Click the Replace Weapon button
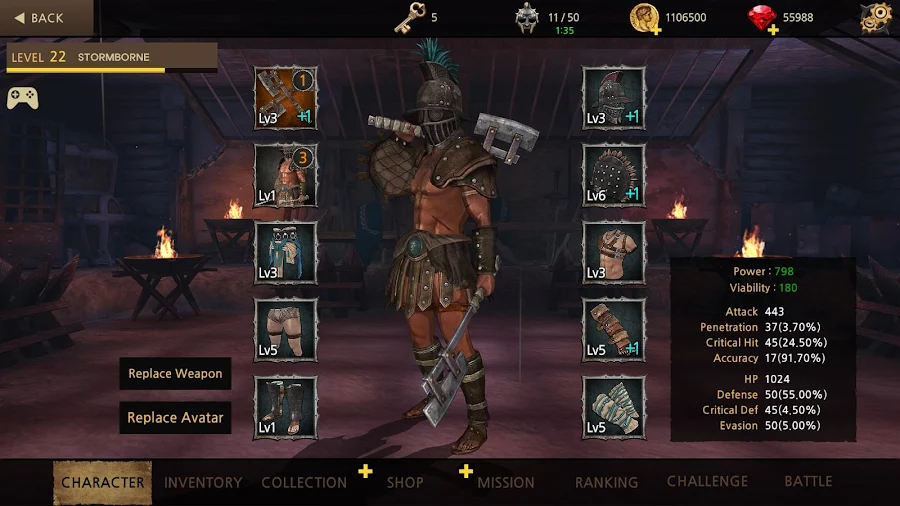The image size is (900, 506). [x=175, y=374]
